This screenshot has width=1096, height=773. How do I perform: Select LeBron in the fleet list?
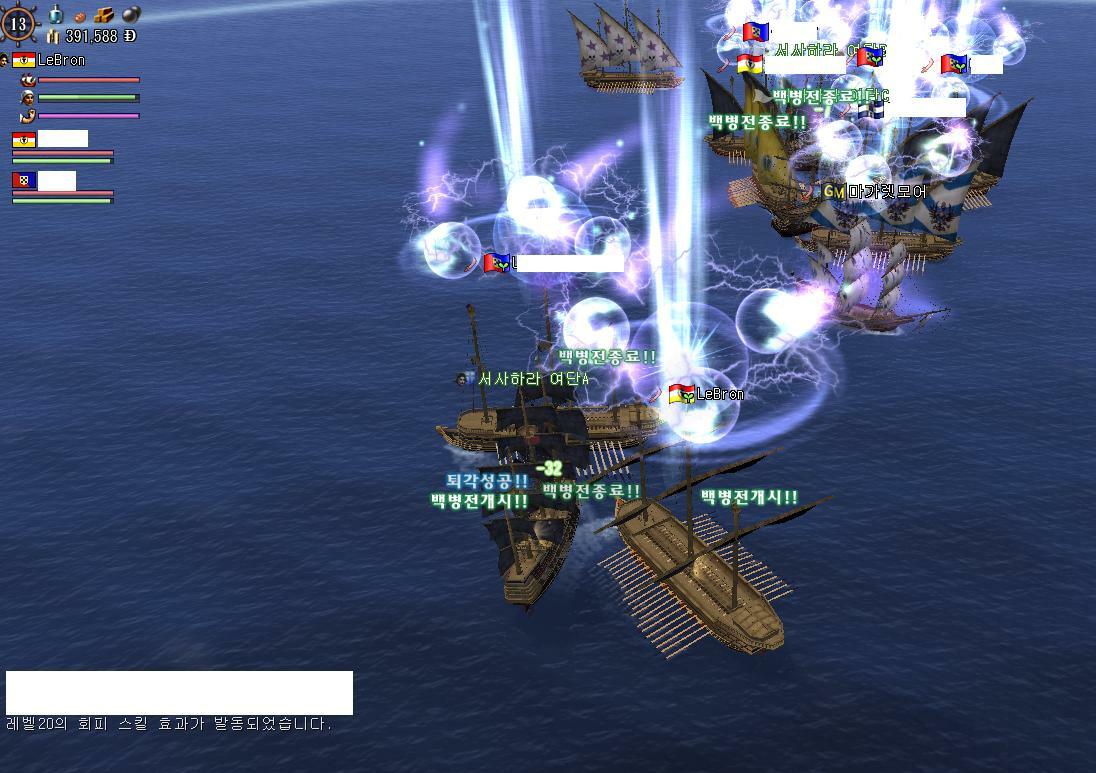61,60
